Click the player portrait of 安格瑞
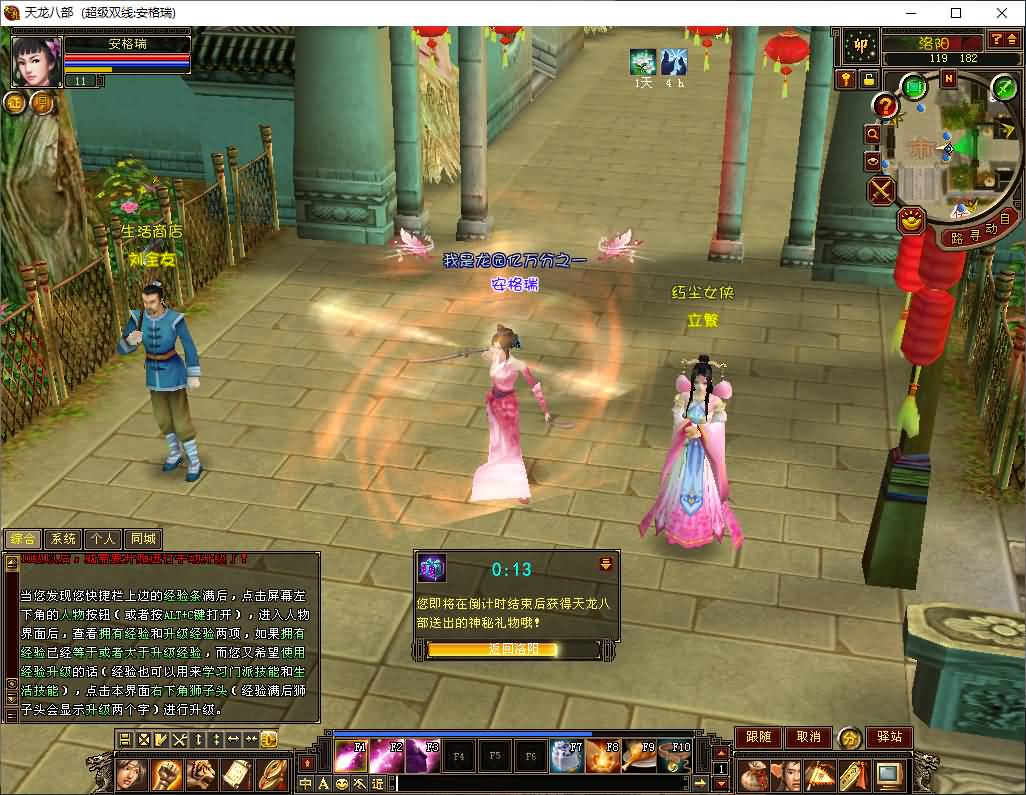Image resolution: width=1026 pixels, height=795 pixels. tap(37, 62)
